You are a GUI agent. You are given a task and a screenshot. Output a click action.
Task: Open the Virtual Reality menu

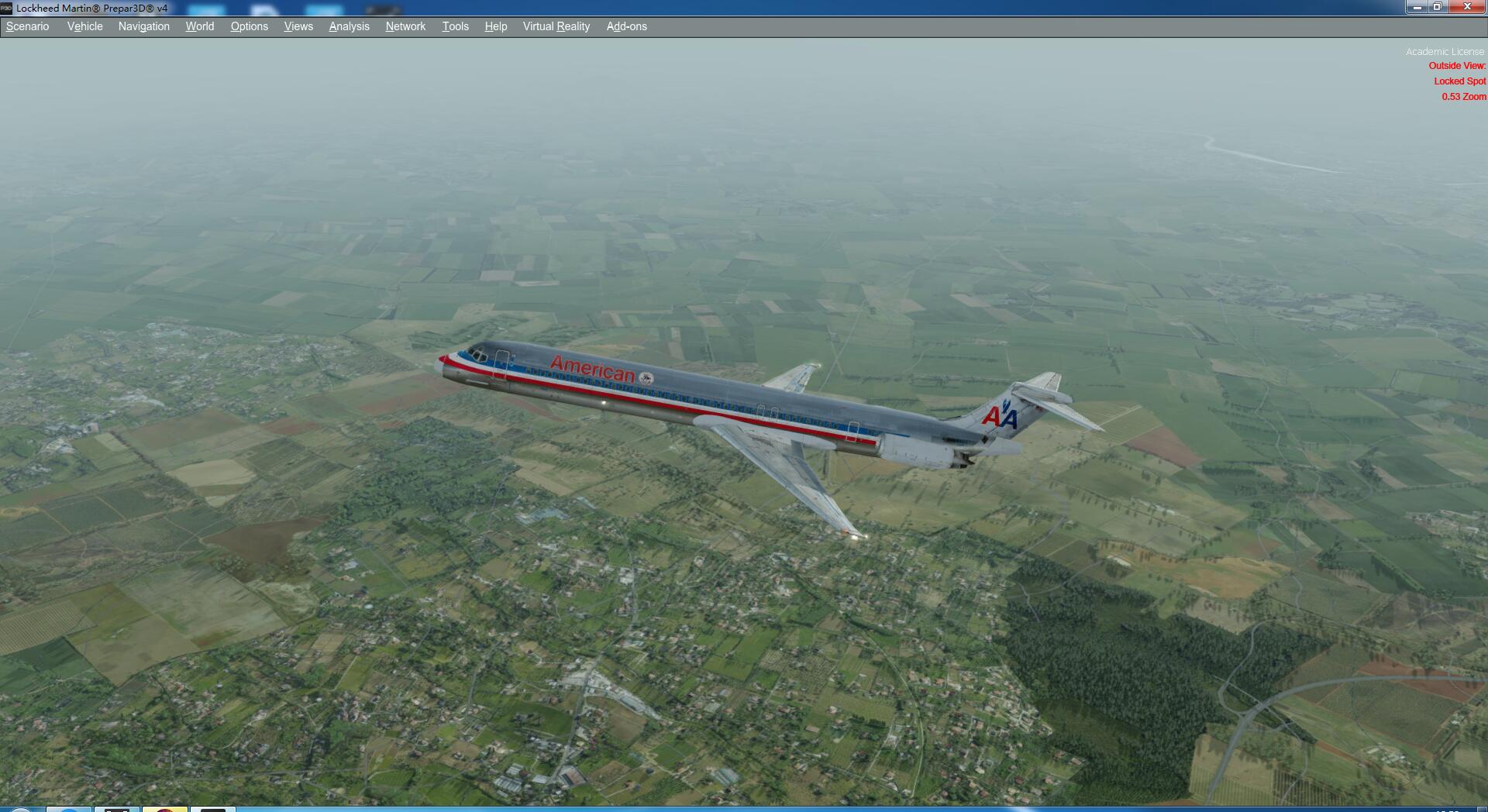(x=556, y=26)
